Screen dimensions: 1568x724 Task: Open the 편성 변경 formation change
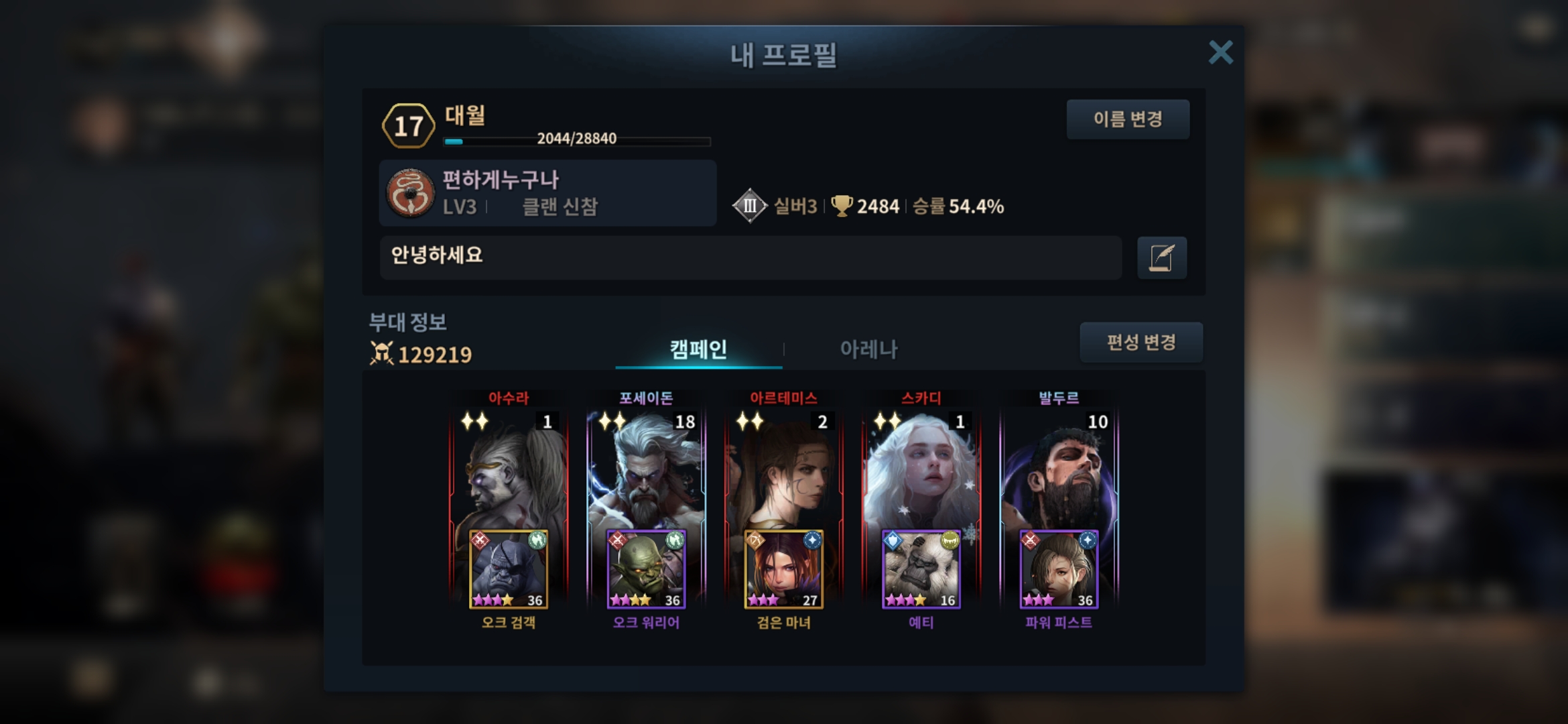[1140, 343]
